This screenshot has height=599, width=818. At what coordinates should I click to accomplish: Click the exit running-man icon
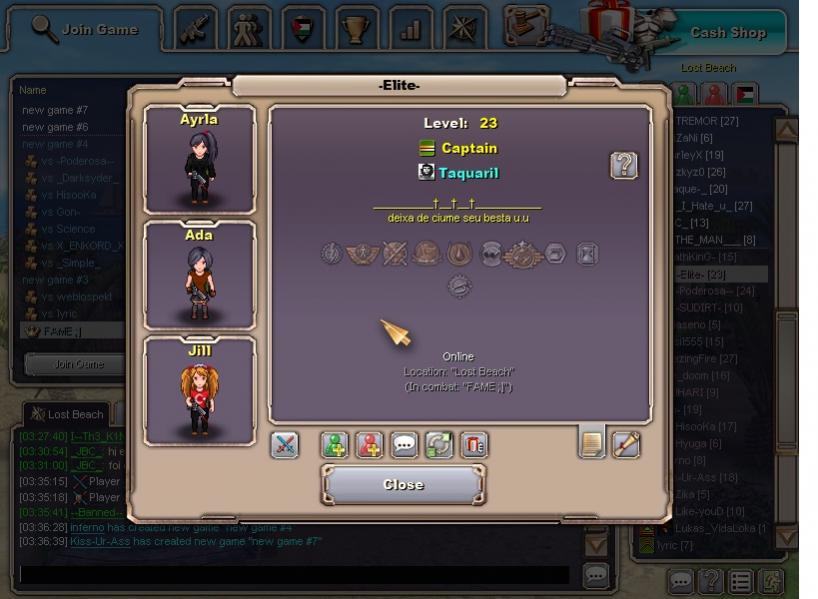coord(773,580)
